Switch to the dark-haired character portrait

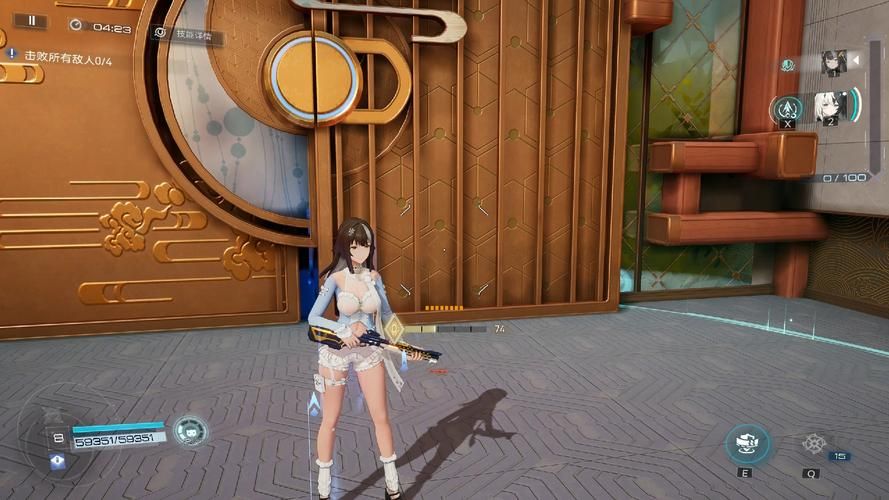(833, 63)
